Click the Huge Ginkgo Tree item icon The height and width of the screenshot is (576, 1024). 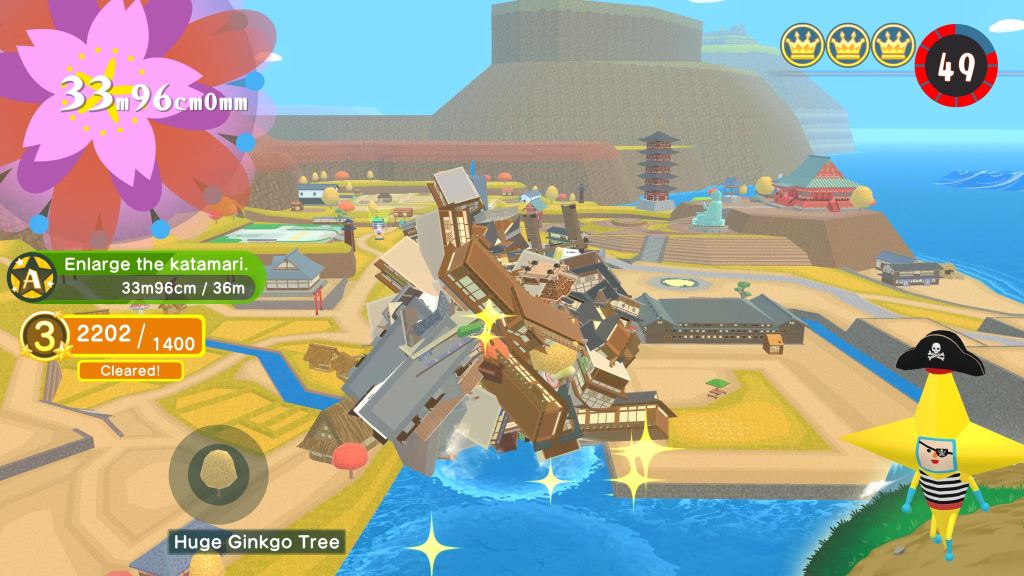click(217, 472)
